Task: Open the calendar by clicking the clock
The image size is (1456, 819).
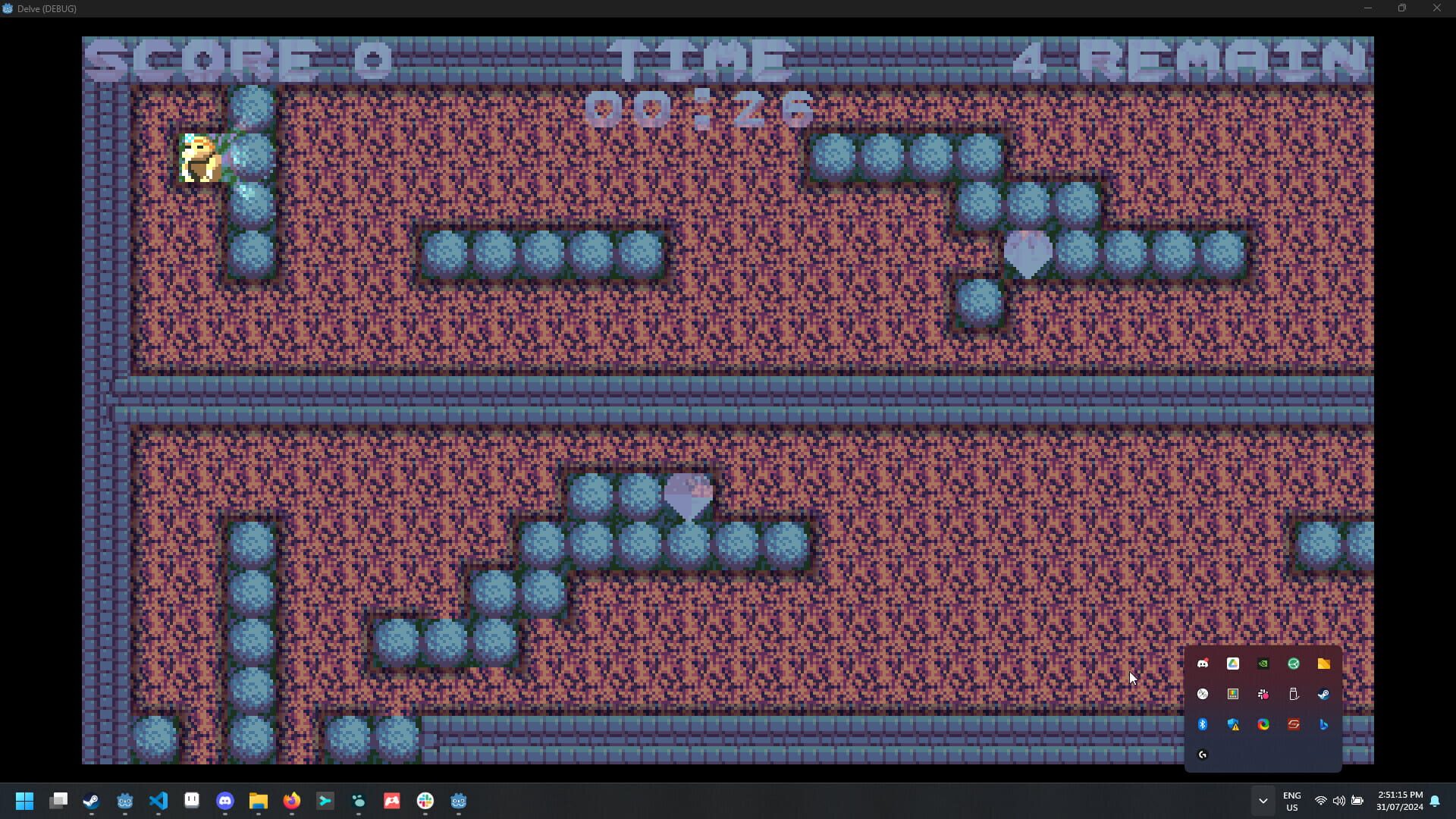Action: click(x=1401, y=802)
